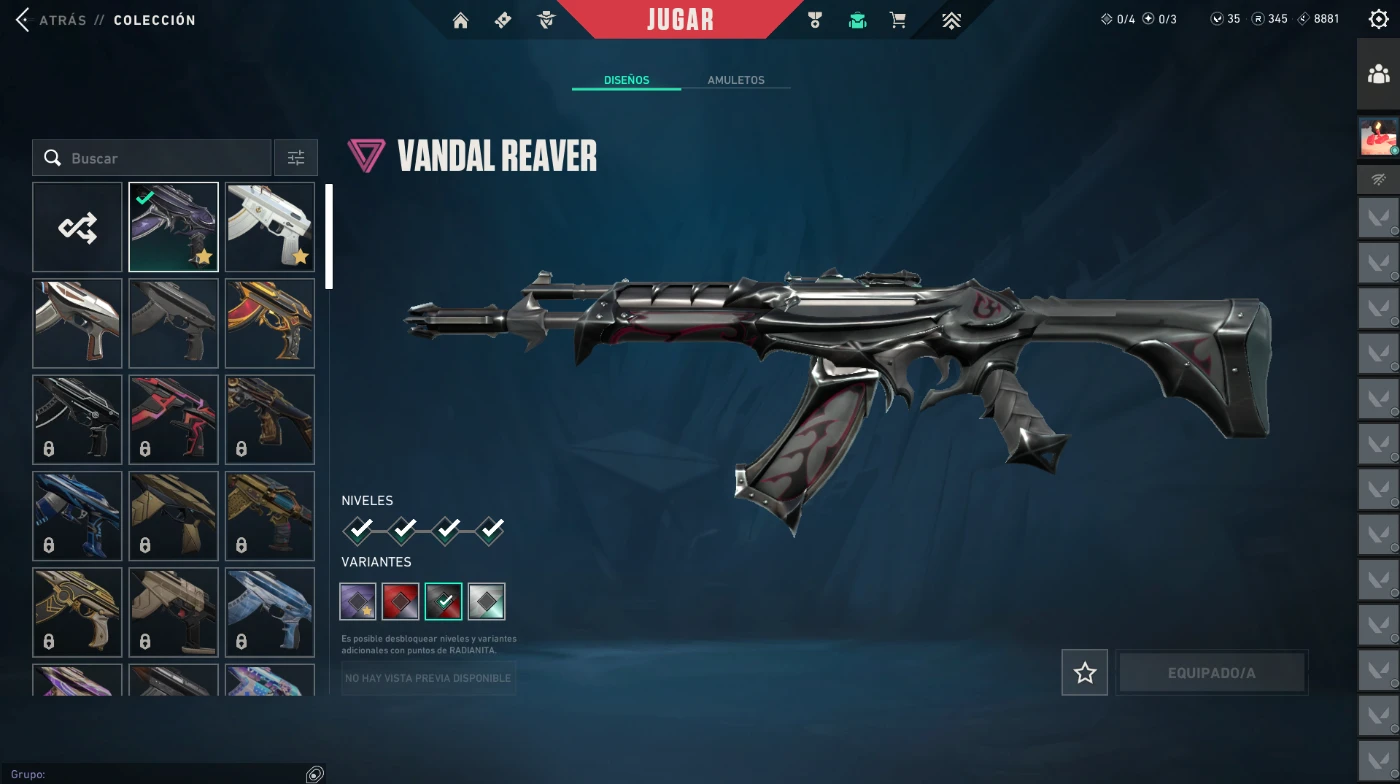Open the store shopping cart icon
The height and width of the screenshot is (784, 1400).
click(x=898, y=20)
